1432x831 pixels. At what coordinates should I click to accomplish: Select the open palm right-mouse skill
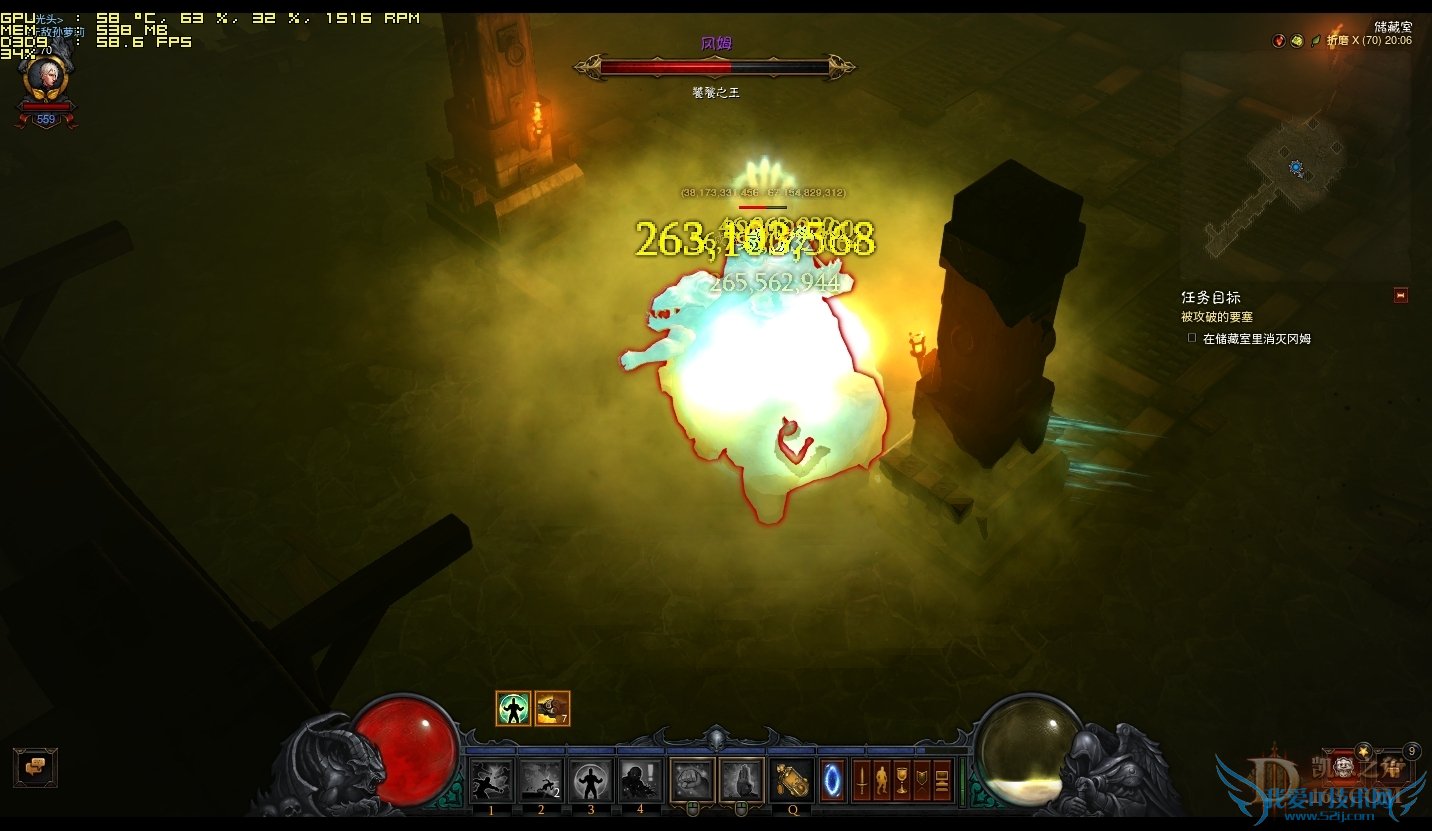coord(741,780)
